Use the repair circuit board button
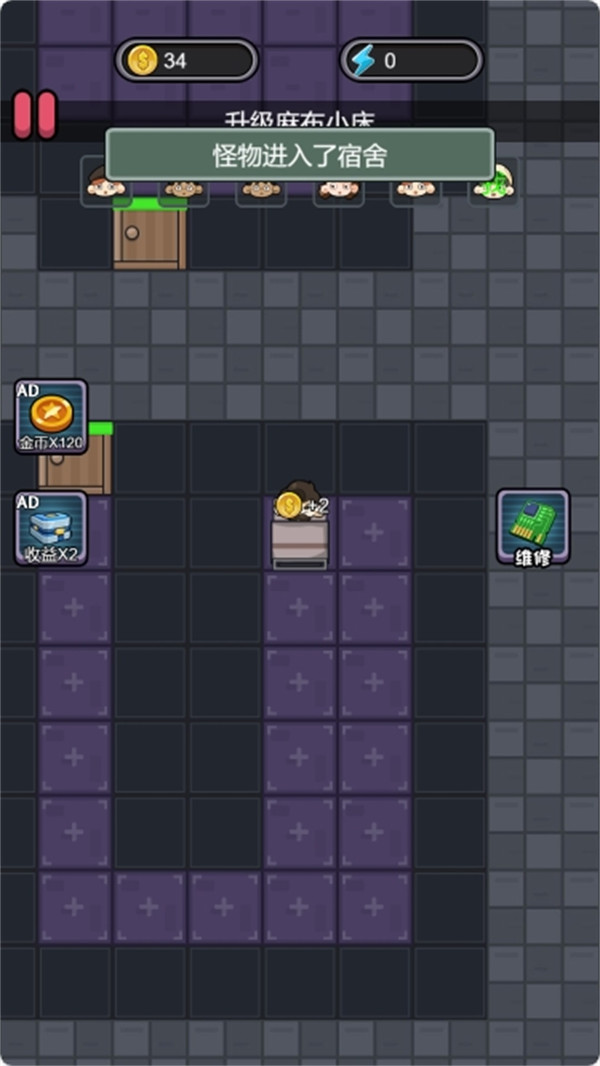This screenshot has height=1066, width=600. [533, 526]
